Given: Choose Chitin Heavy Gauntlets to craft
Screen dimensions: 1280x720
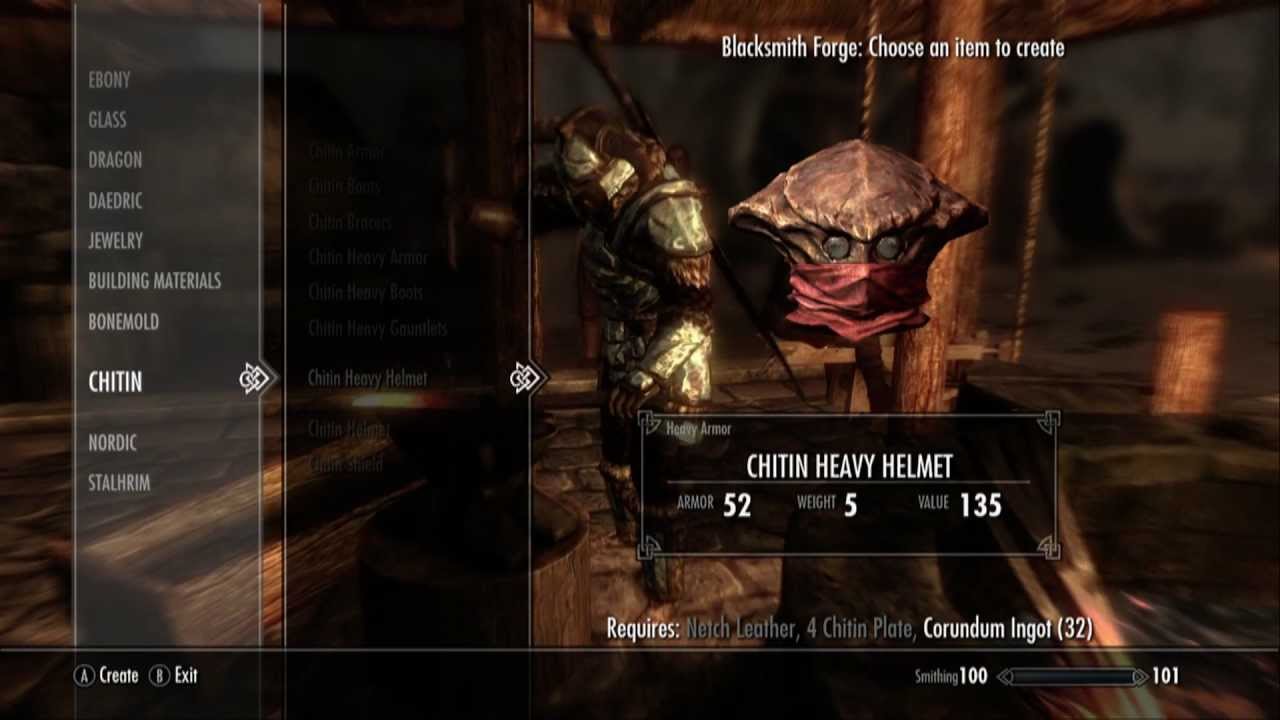Looking at the screenshot, I should (378, 328).
